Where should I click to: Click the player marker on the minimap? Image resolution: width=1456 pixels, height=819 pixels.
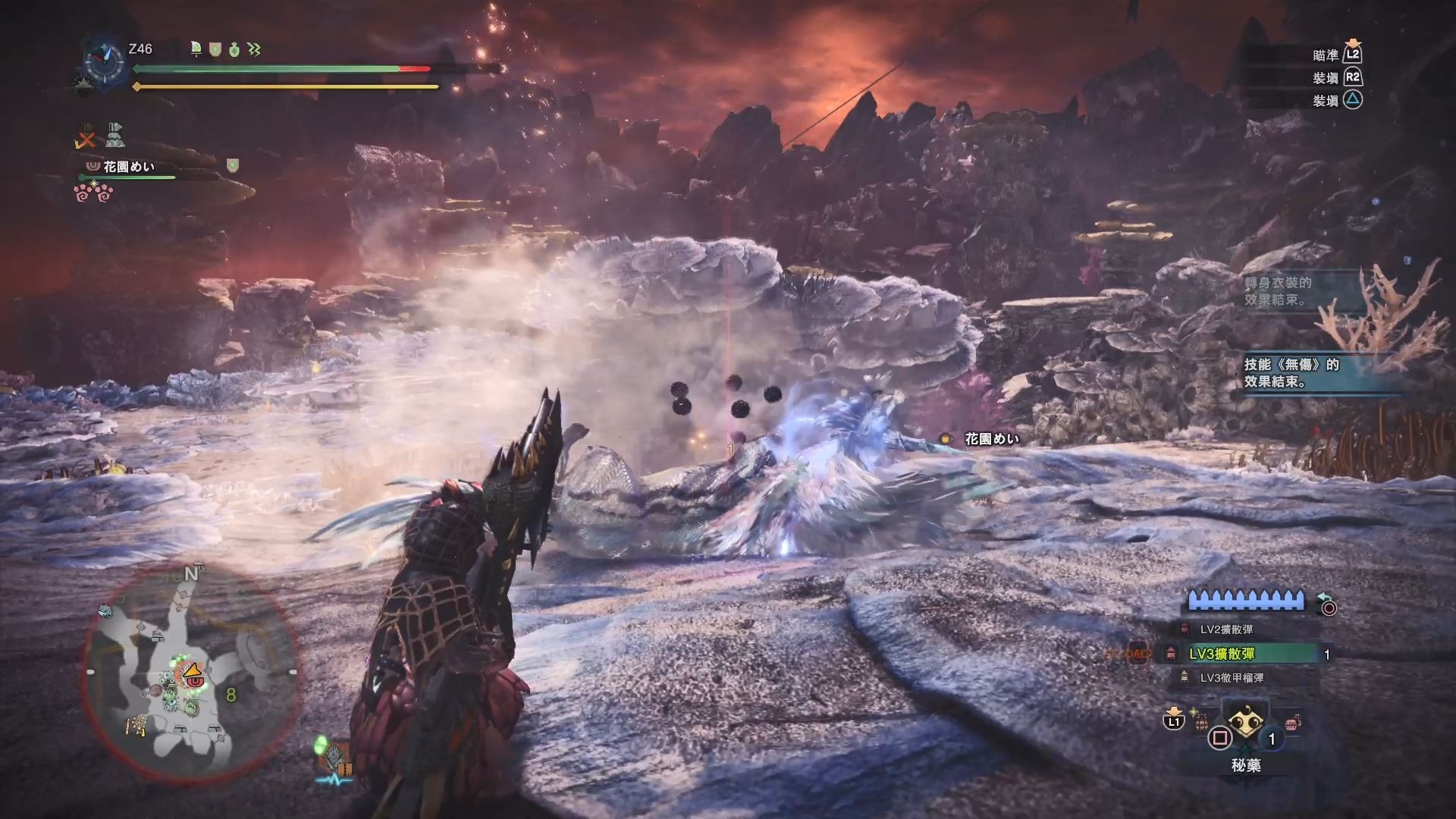192,671
